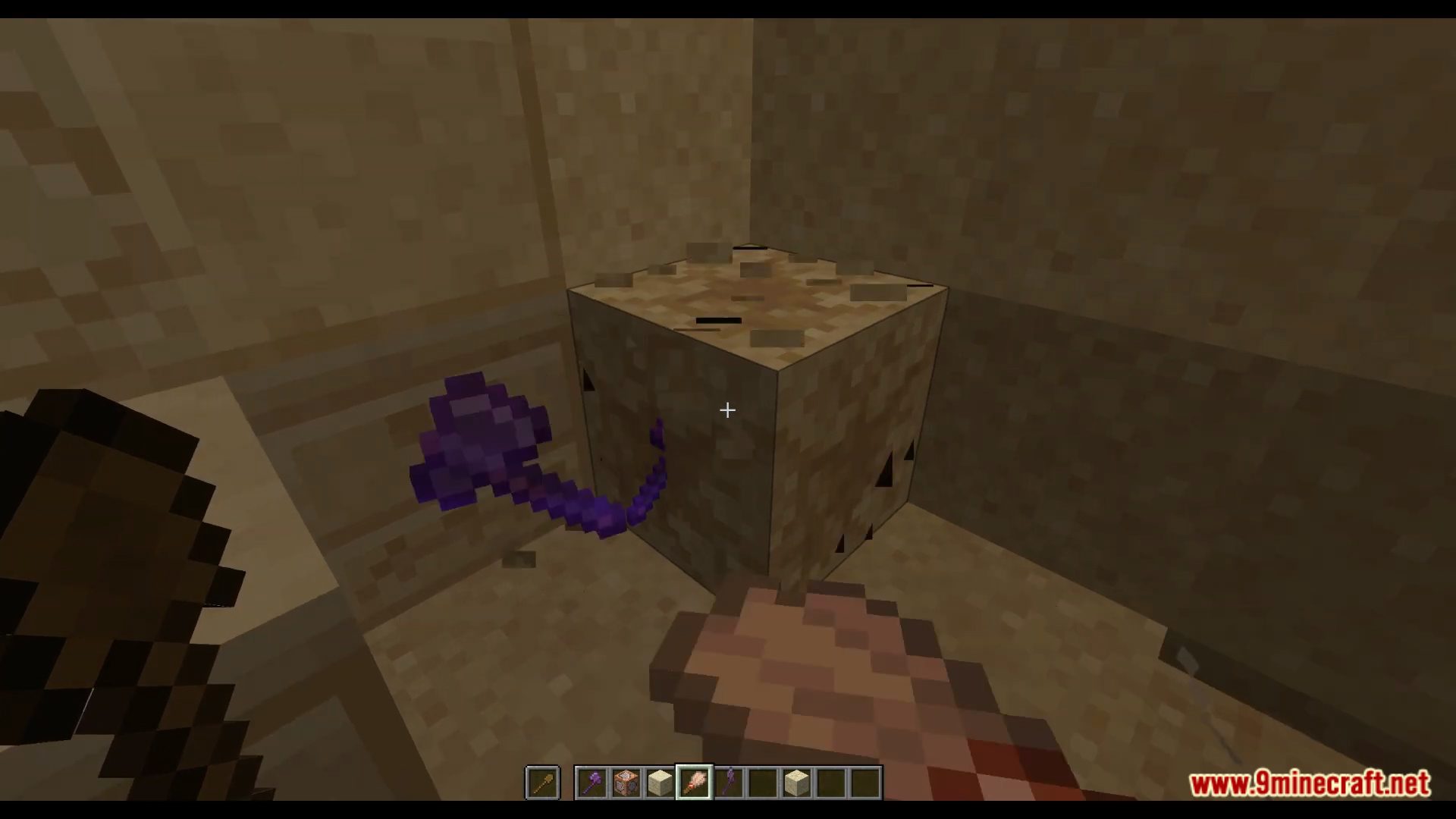Select the second sandstone block near hotbar right

tap(796, 782)
